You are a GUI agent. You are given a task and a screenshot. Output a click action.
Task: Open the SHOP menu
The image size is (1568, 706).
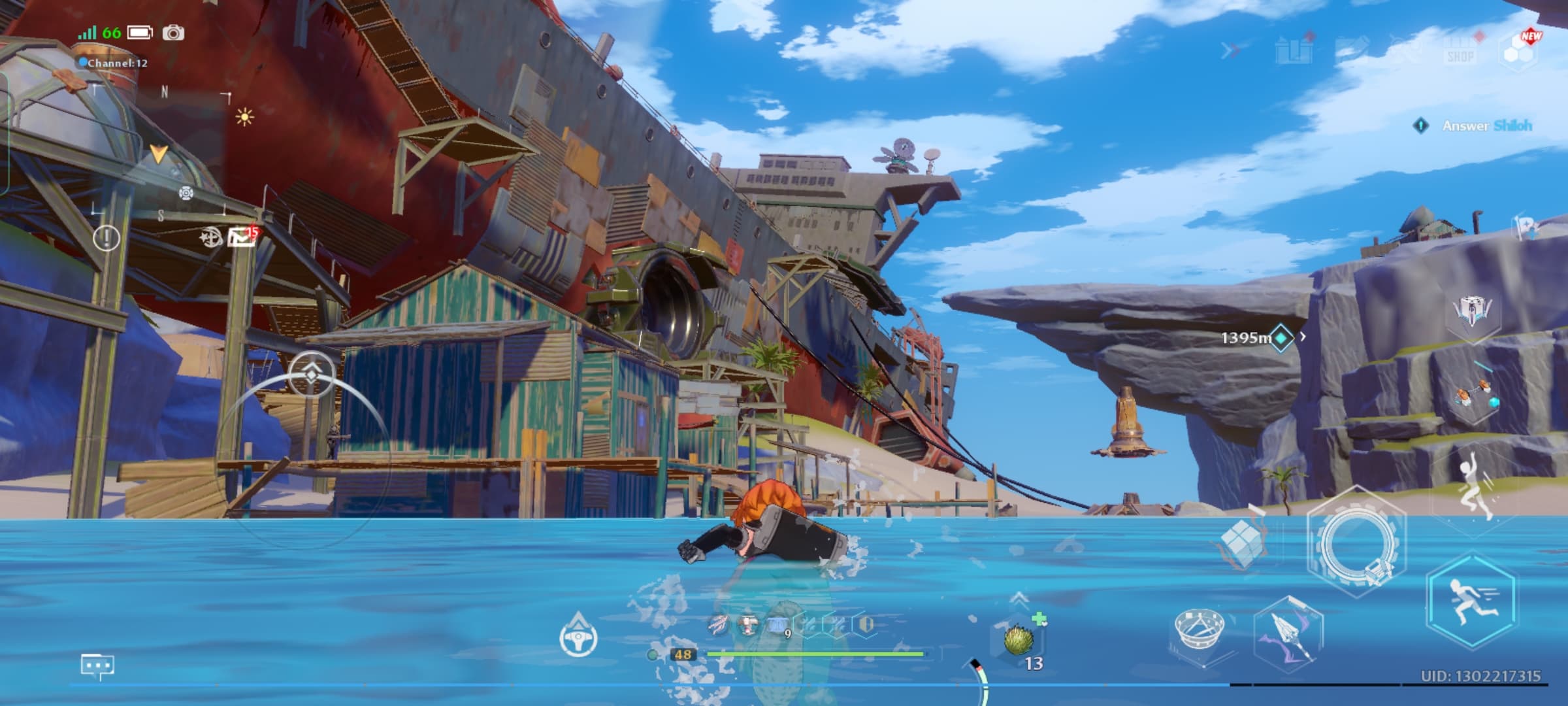[x=1460, y=50]
